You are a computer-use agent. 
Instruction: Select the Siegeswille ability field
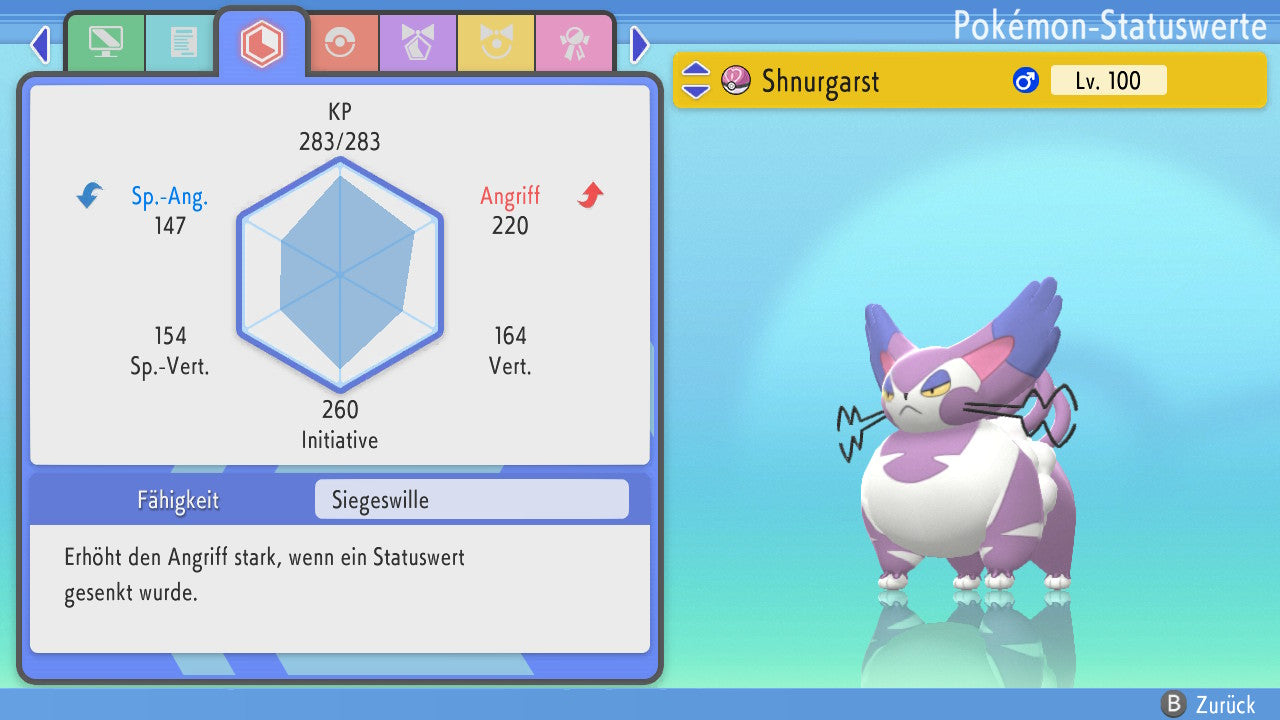[471, 500]
